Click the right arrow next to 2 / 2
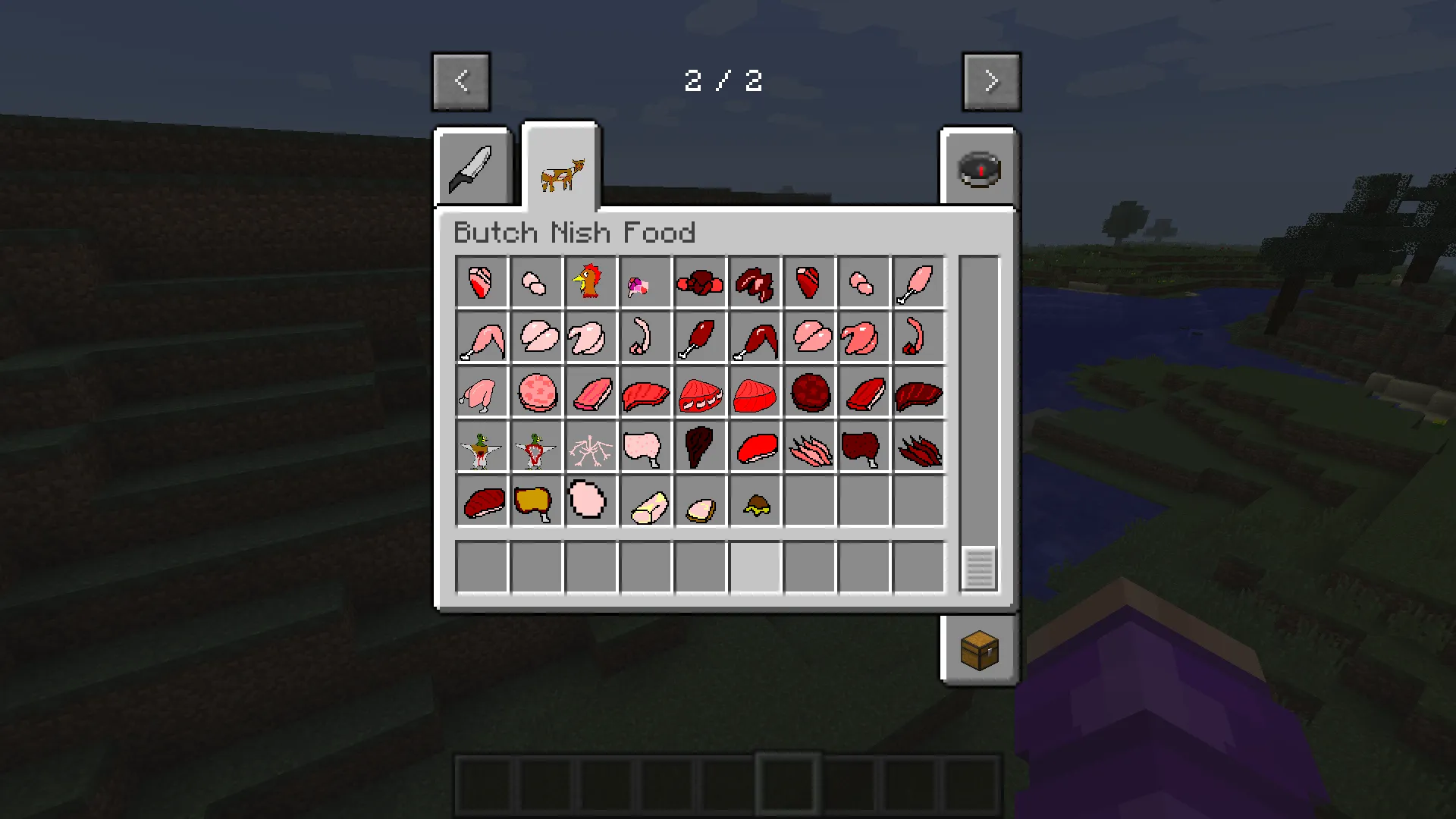The image size is (1456, 819). pyautogui.click(x=991, y=80)
